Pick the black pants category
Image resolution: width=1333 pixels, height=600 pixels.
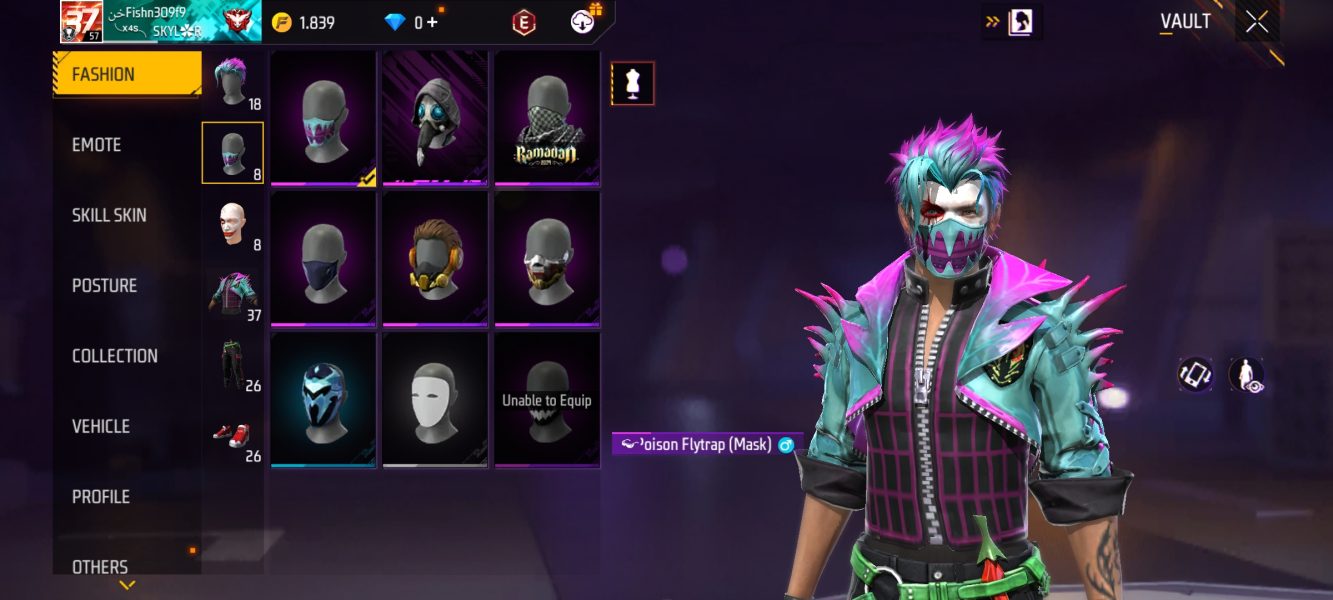[233, 365]
